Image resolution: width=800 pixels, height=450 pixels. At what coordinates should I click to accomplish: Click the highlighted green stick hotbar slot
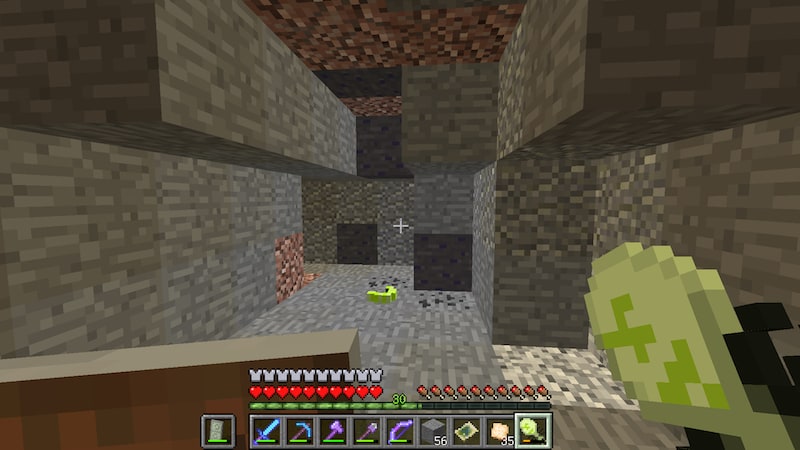[533, 432]
